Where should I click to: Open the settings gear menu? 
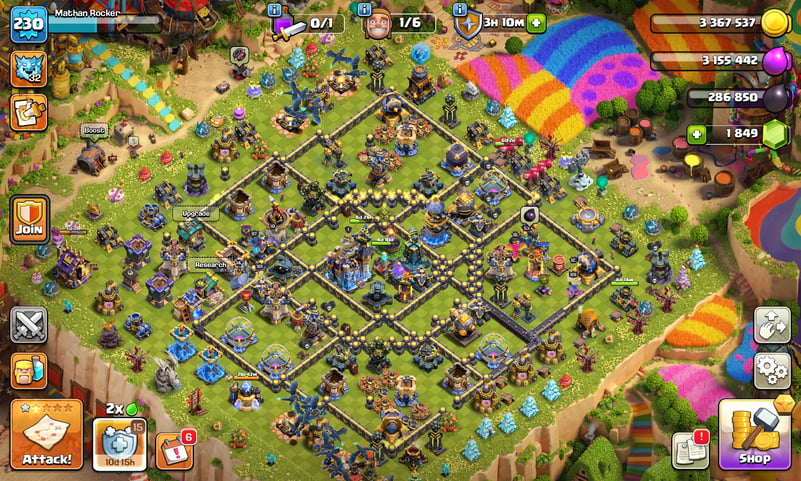(772, 368)
